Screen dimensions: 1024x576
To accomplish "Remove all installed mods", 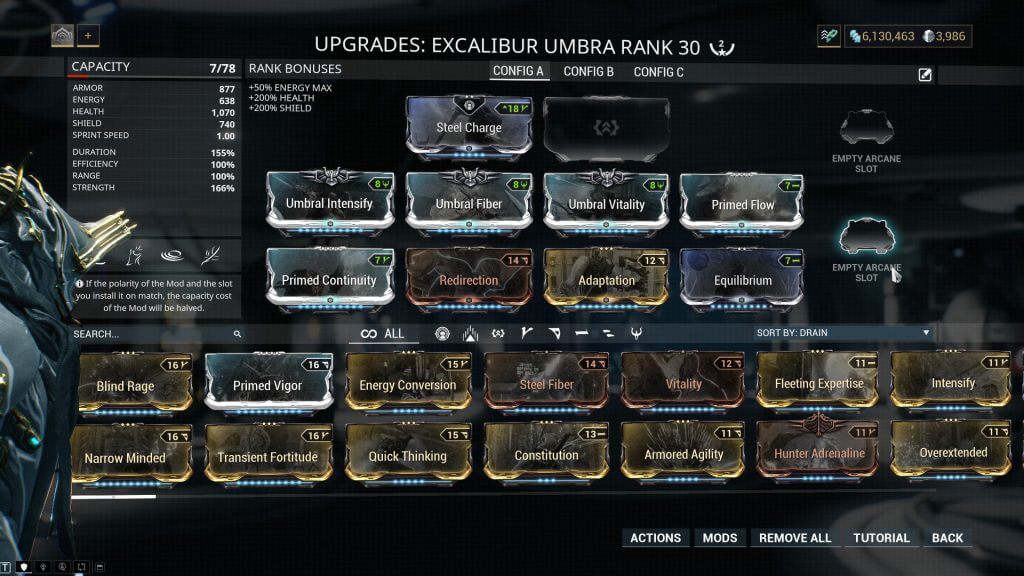I will 795,538.
